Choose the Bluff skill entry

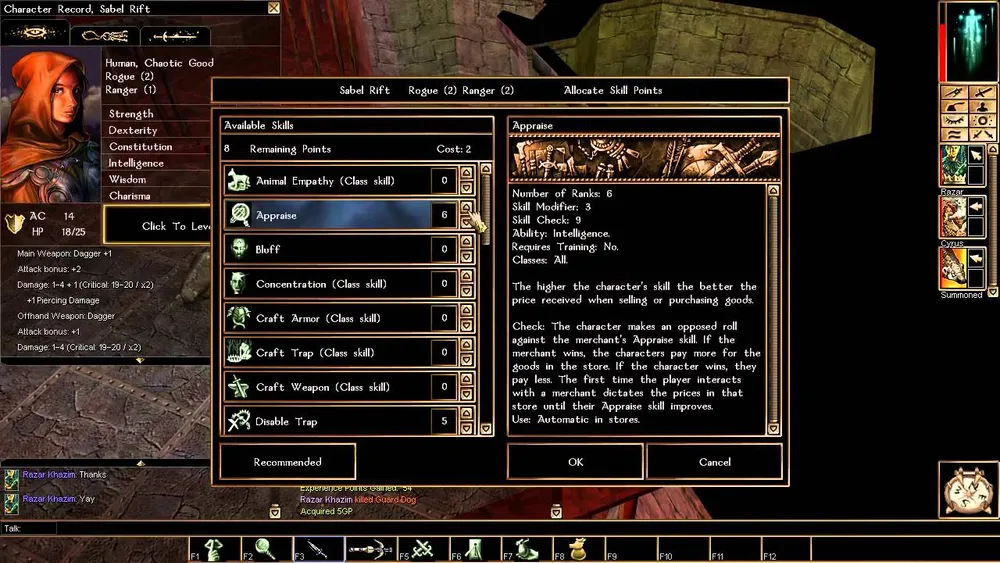[x=327, y=249]
